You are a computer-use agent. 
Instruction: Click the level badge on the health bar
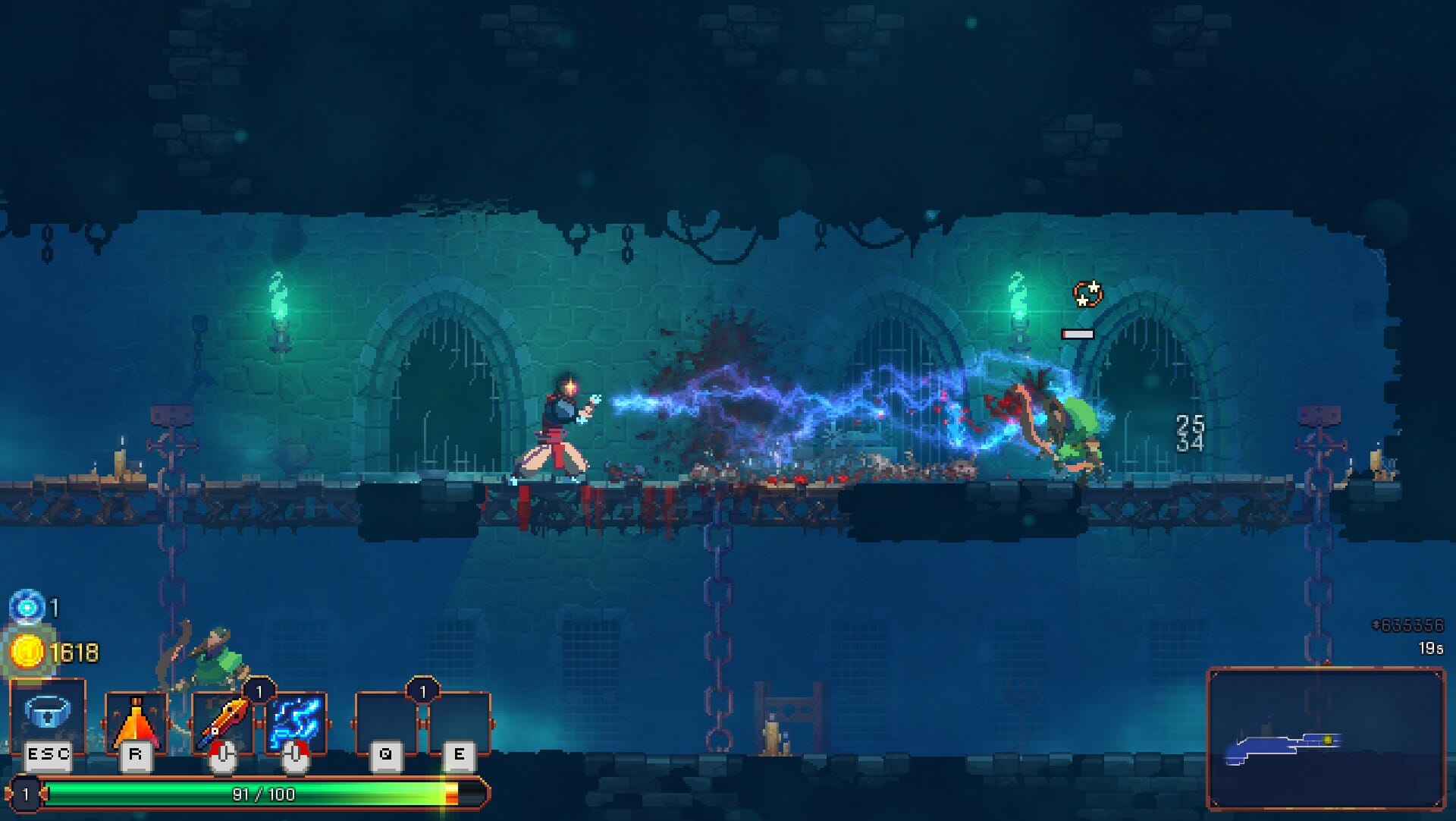click(25, 791)
